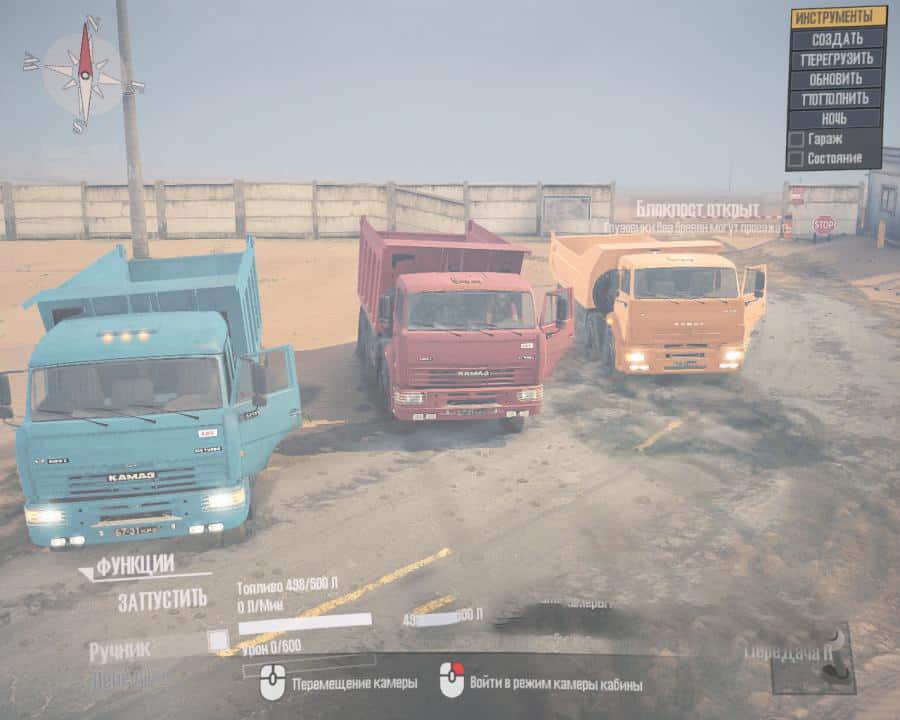The width and height of the screenshot is (900, 720).
Task: Click the ПОПОЛНИТЬ refill button
Action: (838, 98)
